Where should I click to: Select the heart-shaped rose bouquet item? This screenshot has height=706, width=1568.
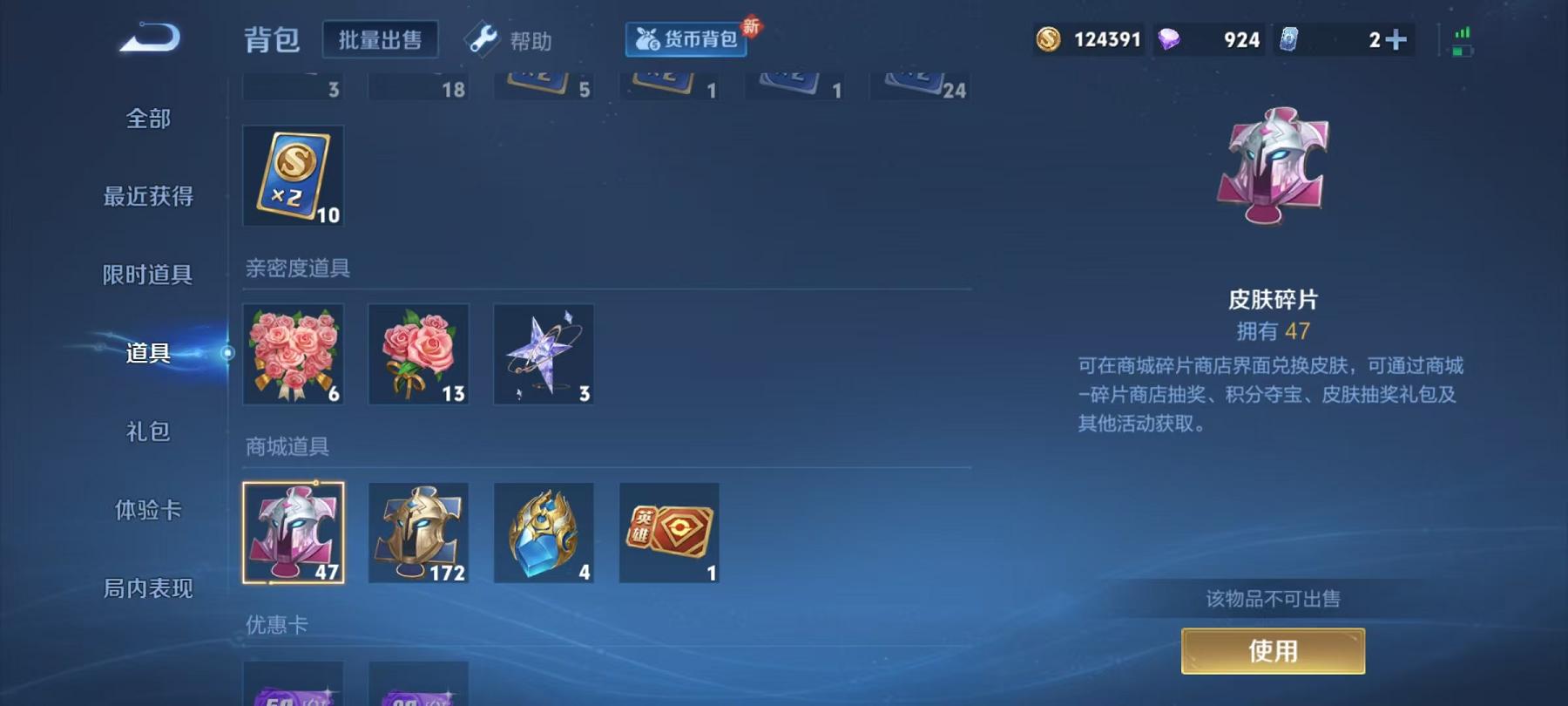(294, 353)
